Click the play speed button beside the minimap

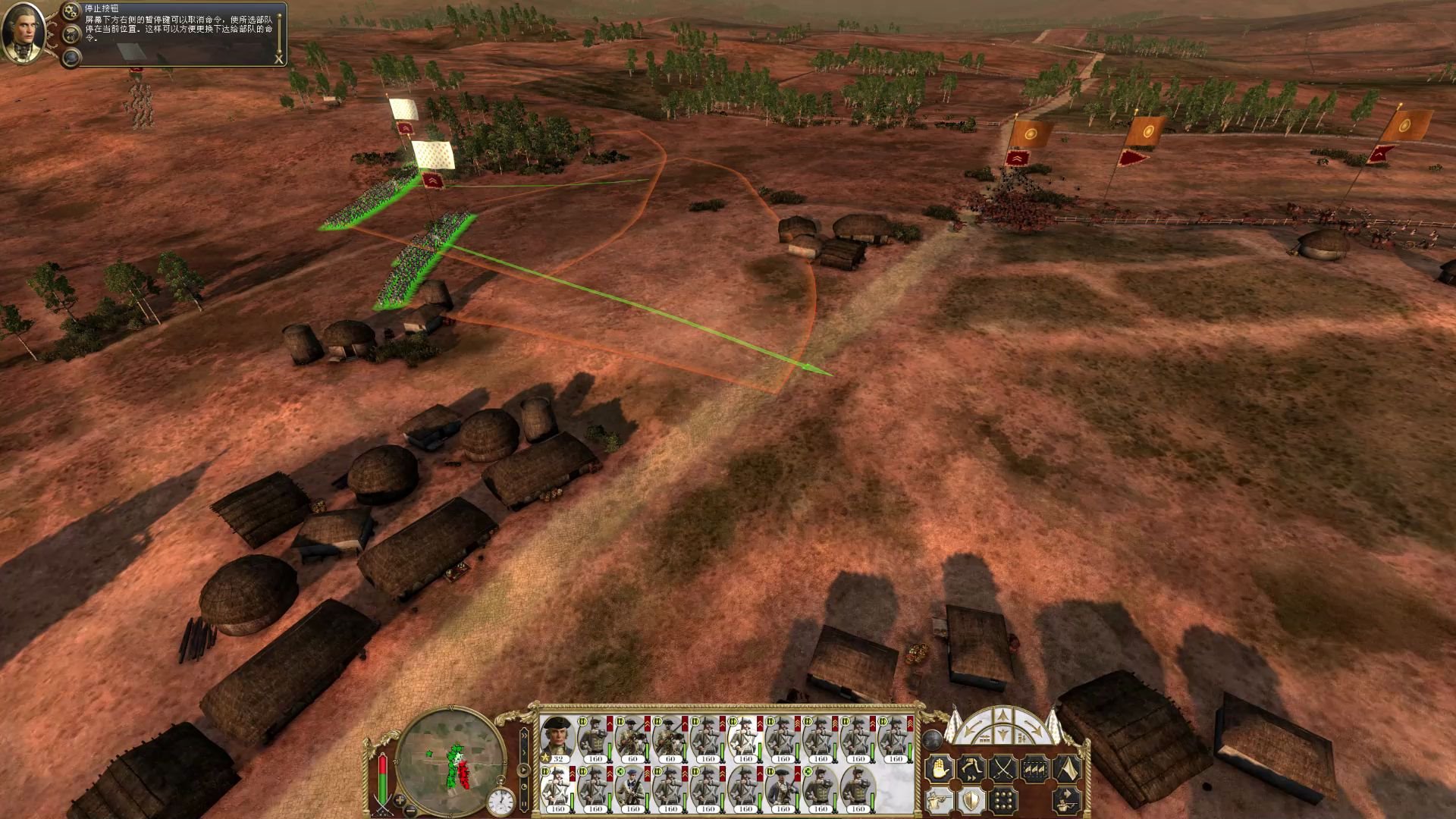tap(523, 770)
